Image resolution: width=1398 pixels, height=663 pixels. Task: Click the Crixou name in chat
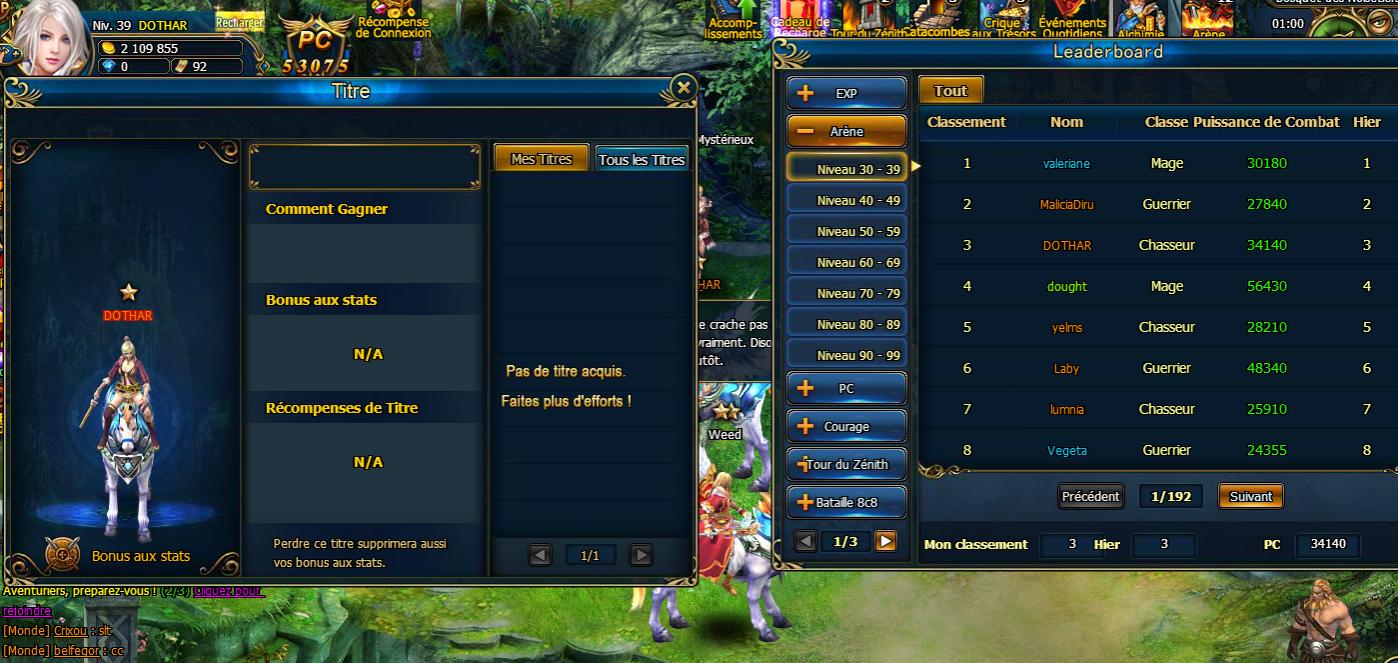click(70, 631)
